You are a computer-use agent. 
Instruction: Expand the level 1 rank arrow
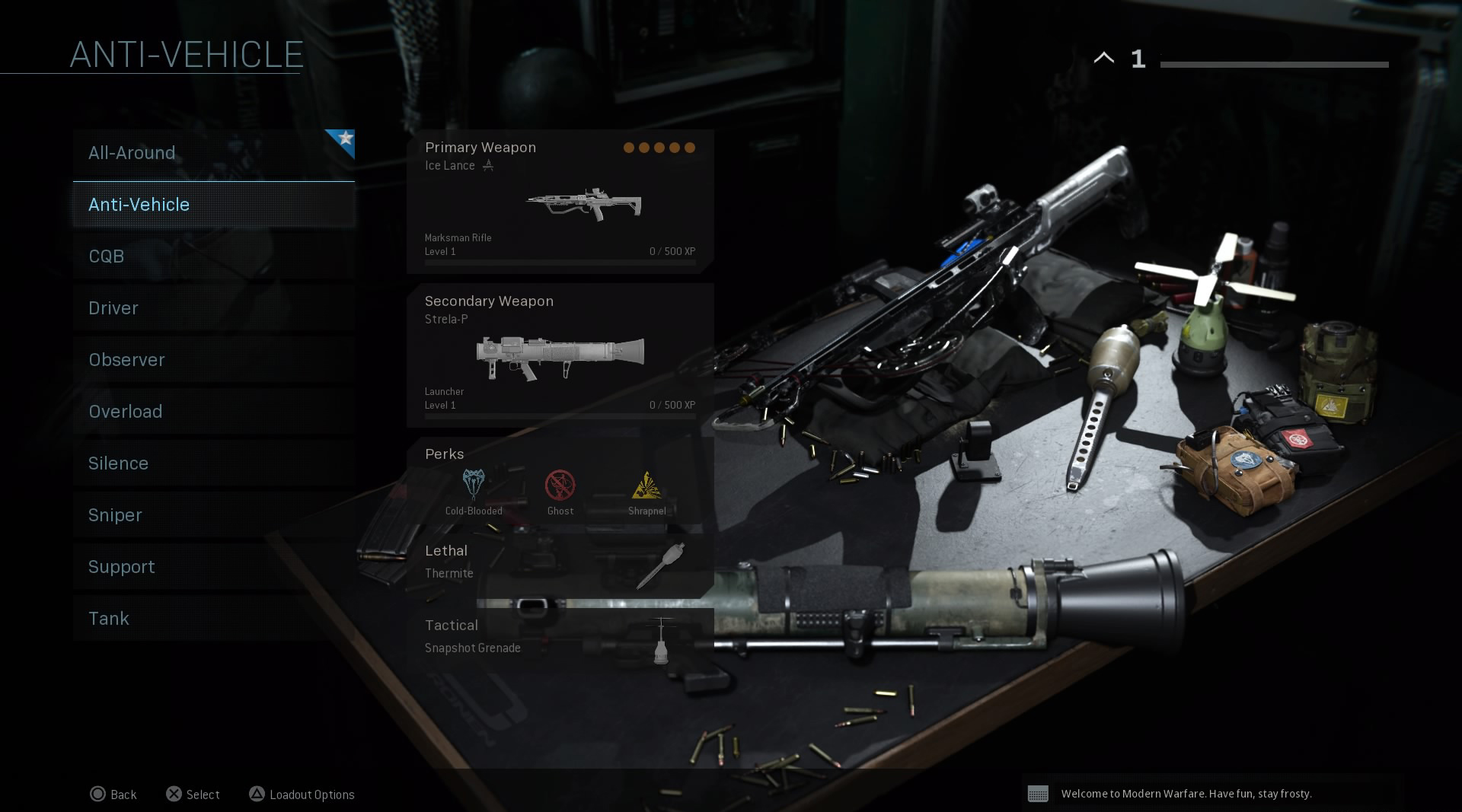coord(1104,58)
